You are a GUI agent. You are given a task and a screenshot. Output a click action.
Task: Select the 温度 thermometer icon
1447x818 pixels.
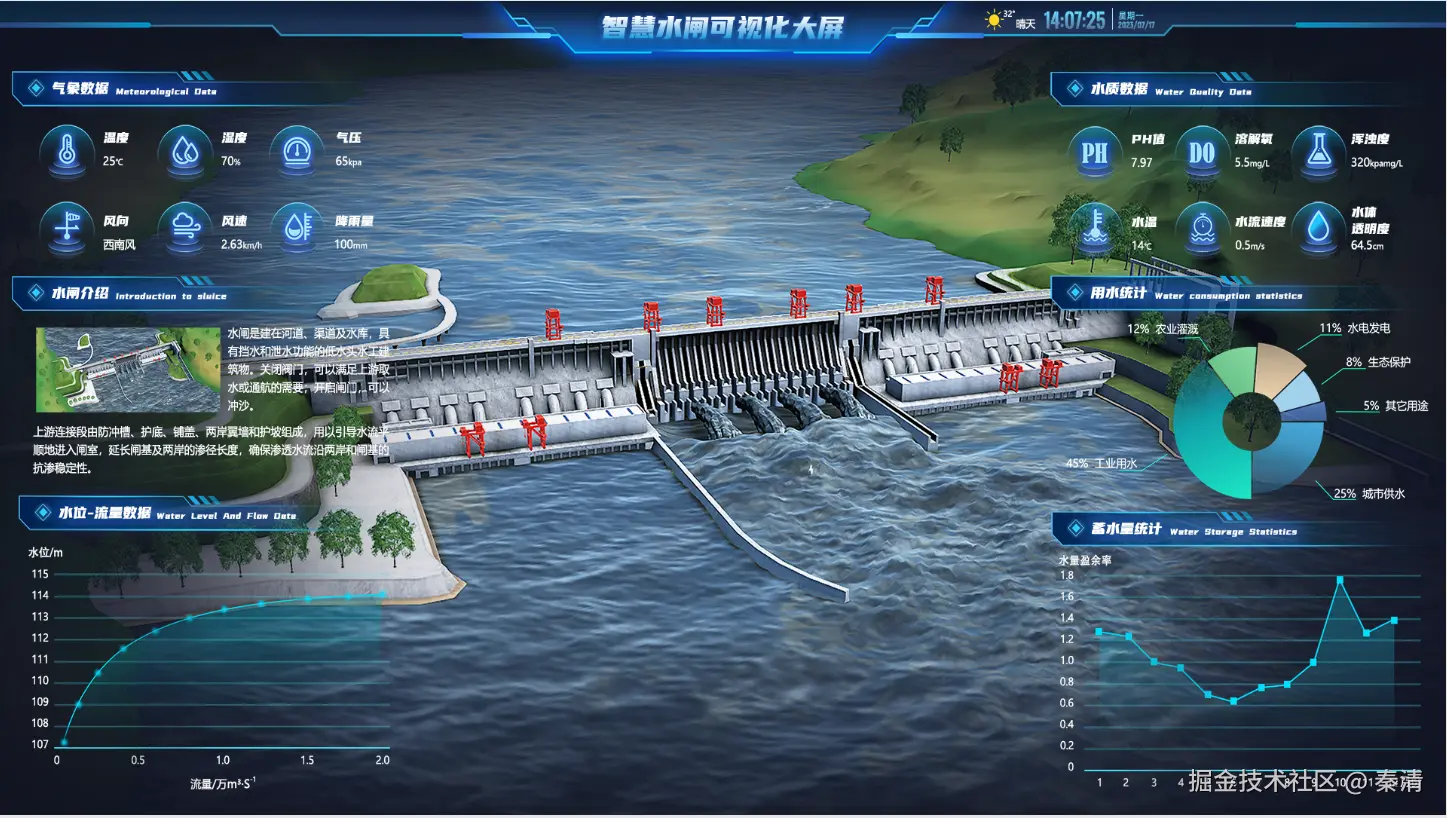(x=66, y=153)
